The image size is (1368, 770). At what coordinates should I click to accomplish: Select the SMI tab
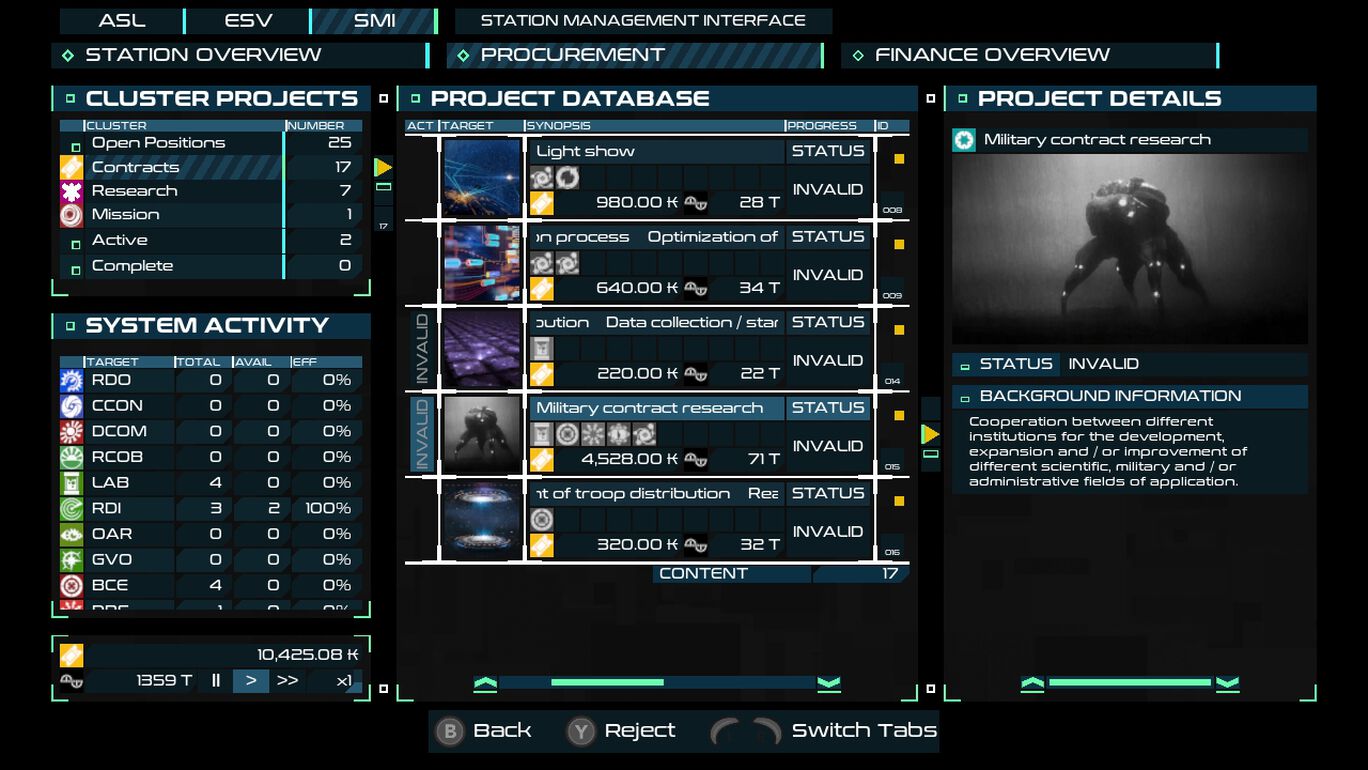pos(374,20)
